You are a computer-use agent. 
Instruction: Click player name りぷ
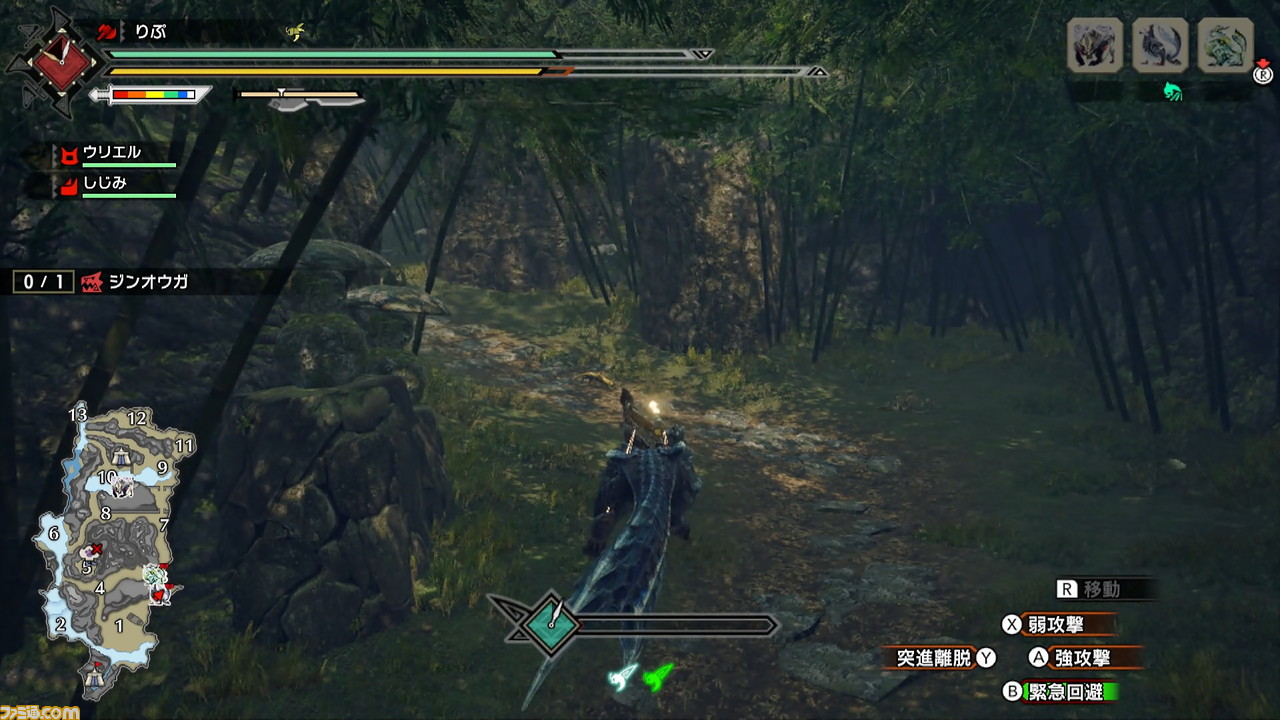pyautogui.click(x=150, y=32)
